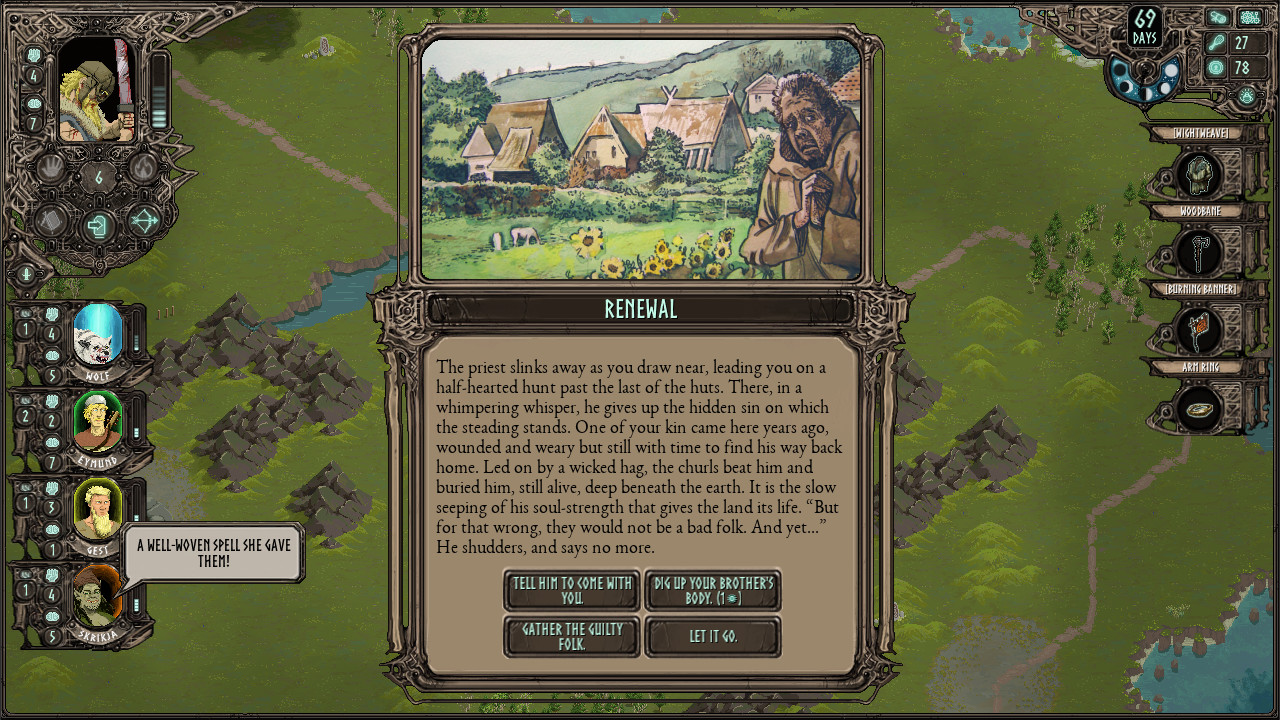This screenshot has width=1280, height=720.
Task: Click the Gest companion portrait
Action: click(x=98, y=509)
